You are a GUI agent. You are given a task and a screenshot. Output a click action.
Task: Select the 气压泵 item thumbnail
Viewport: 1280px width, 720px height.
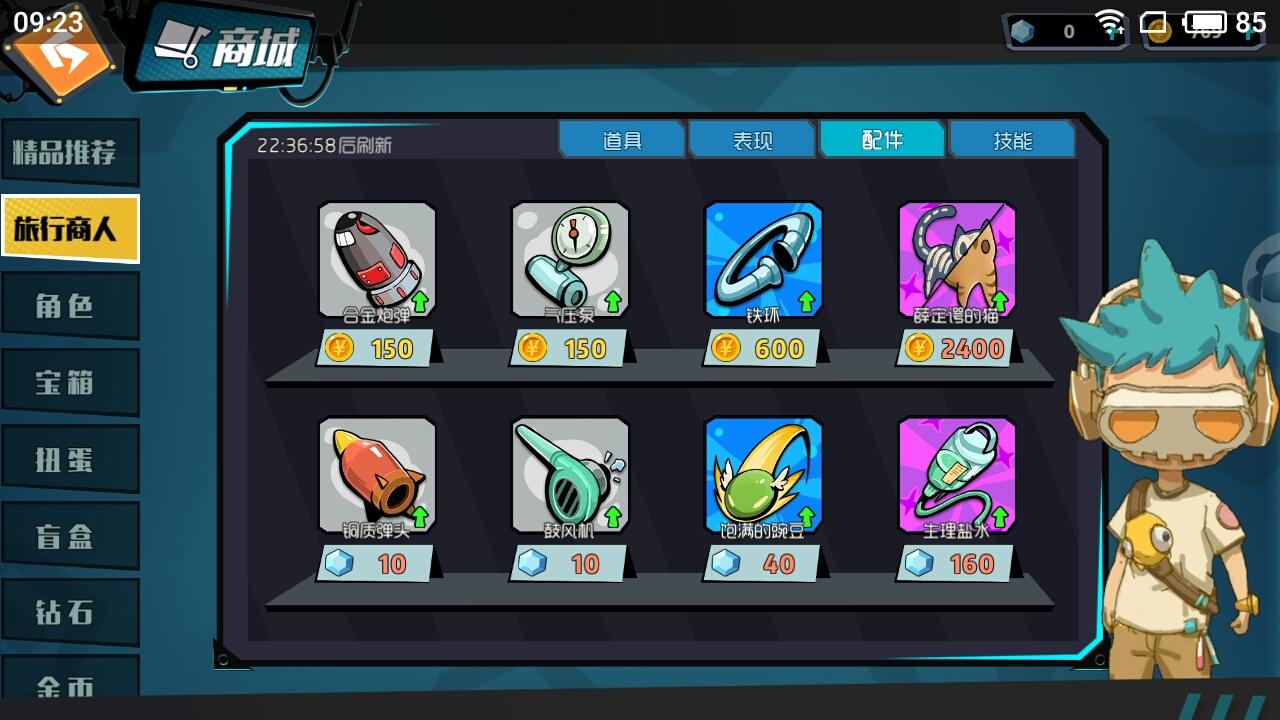(568, 258)
